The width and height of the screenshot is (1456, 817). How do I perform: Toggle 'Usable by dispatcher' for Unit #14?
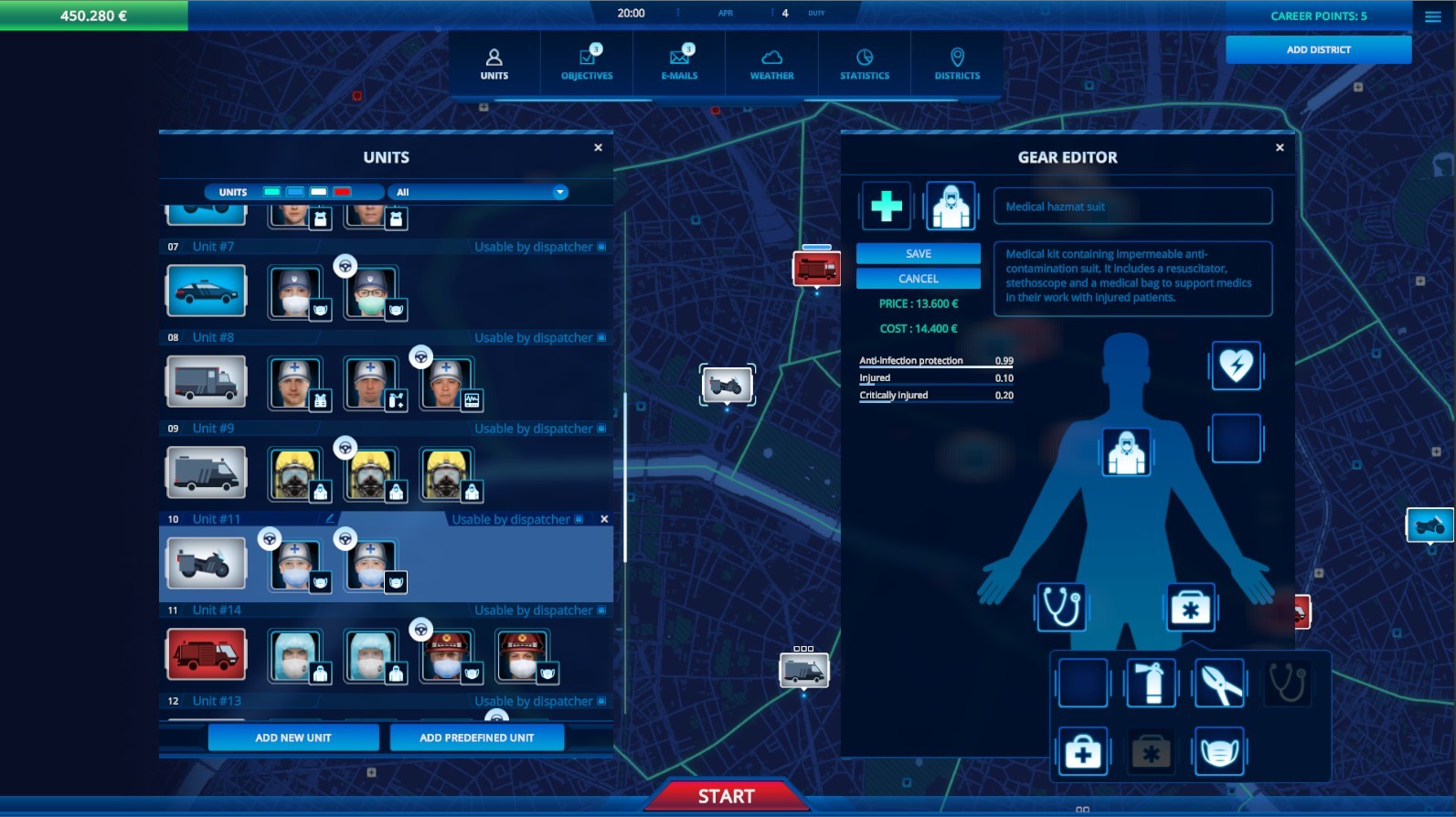[600, 610]
